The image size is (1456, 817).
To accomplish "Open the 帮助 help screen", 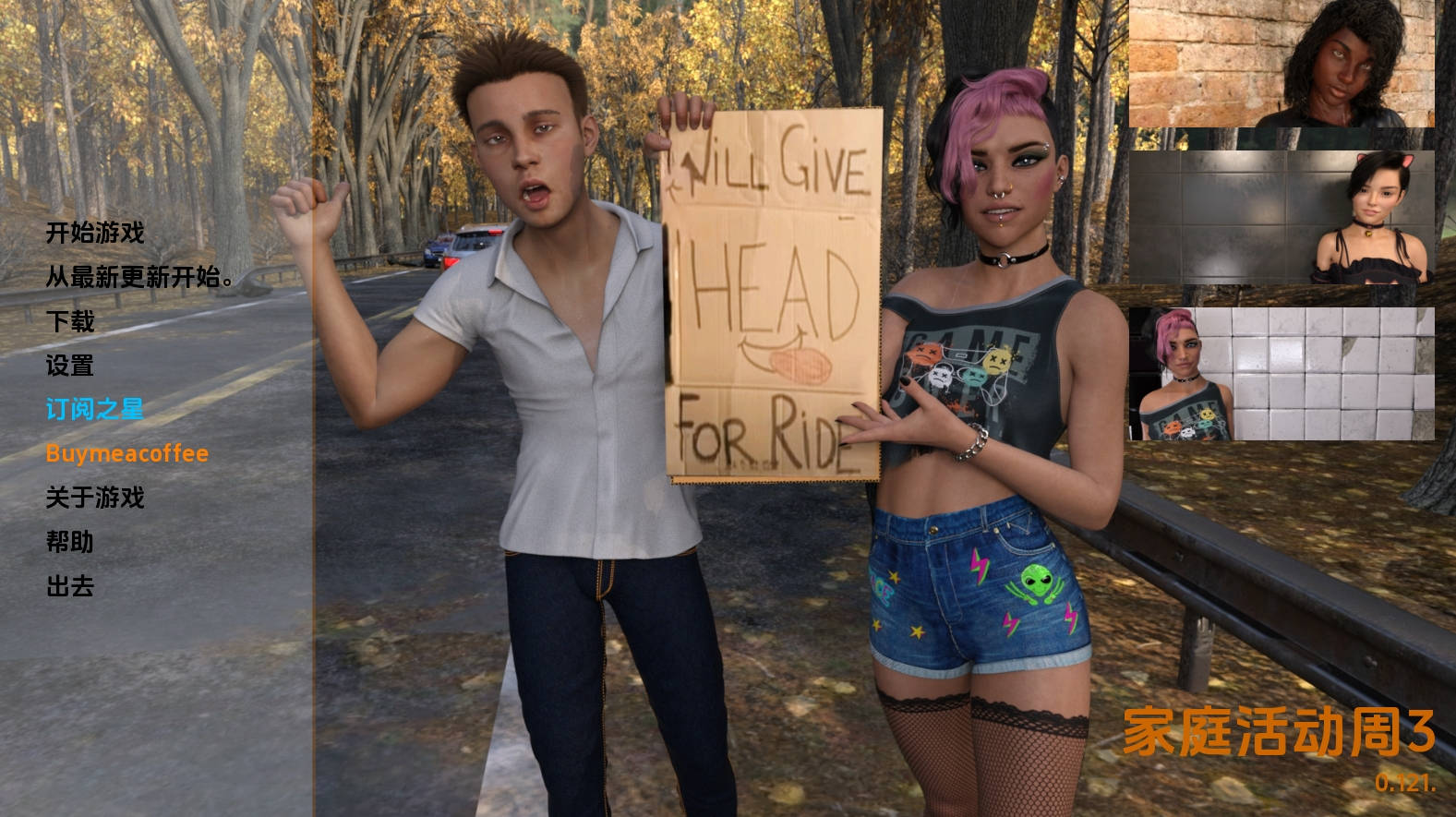I will (70, 542).
